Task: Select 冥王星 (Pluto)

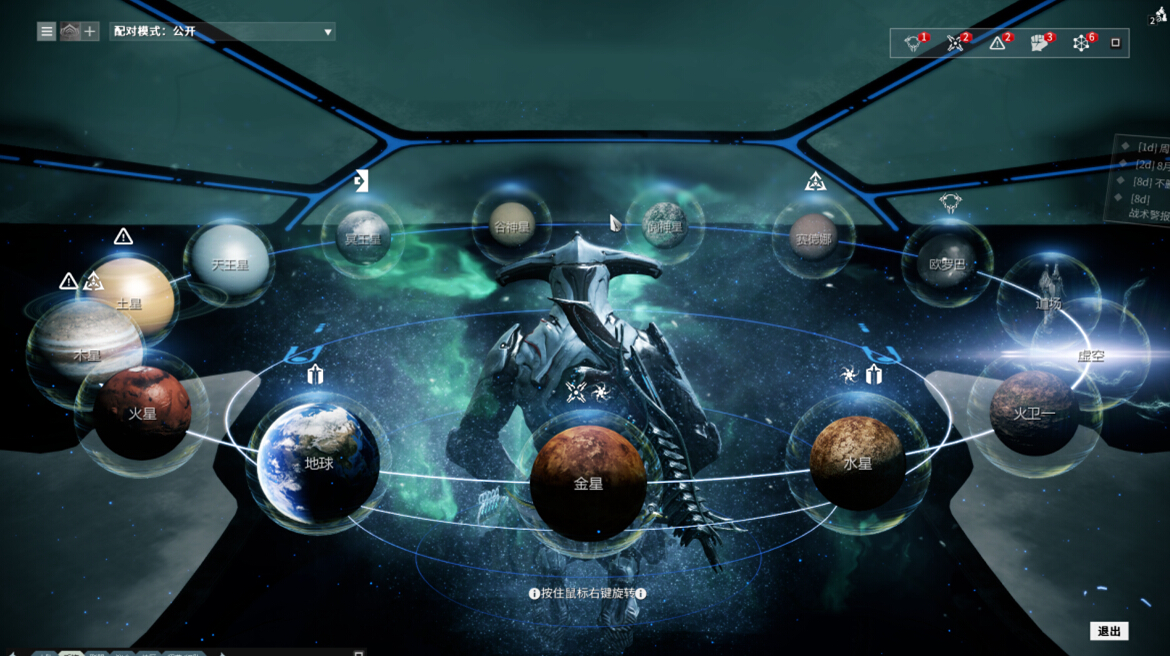Action: pos(363,239)
